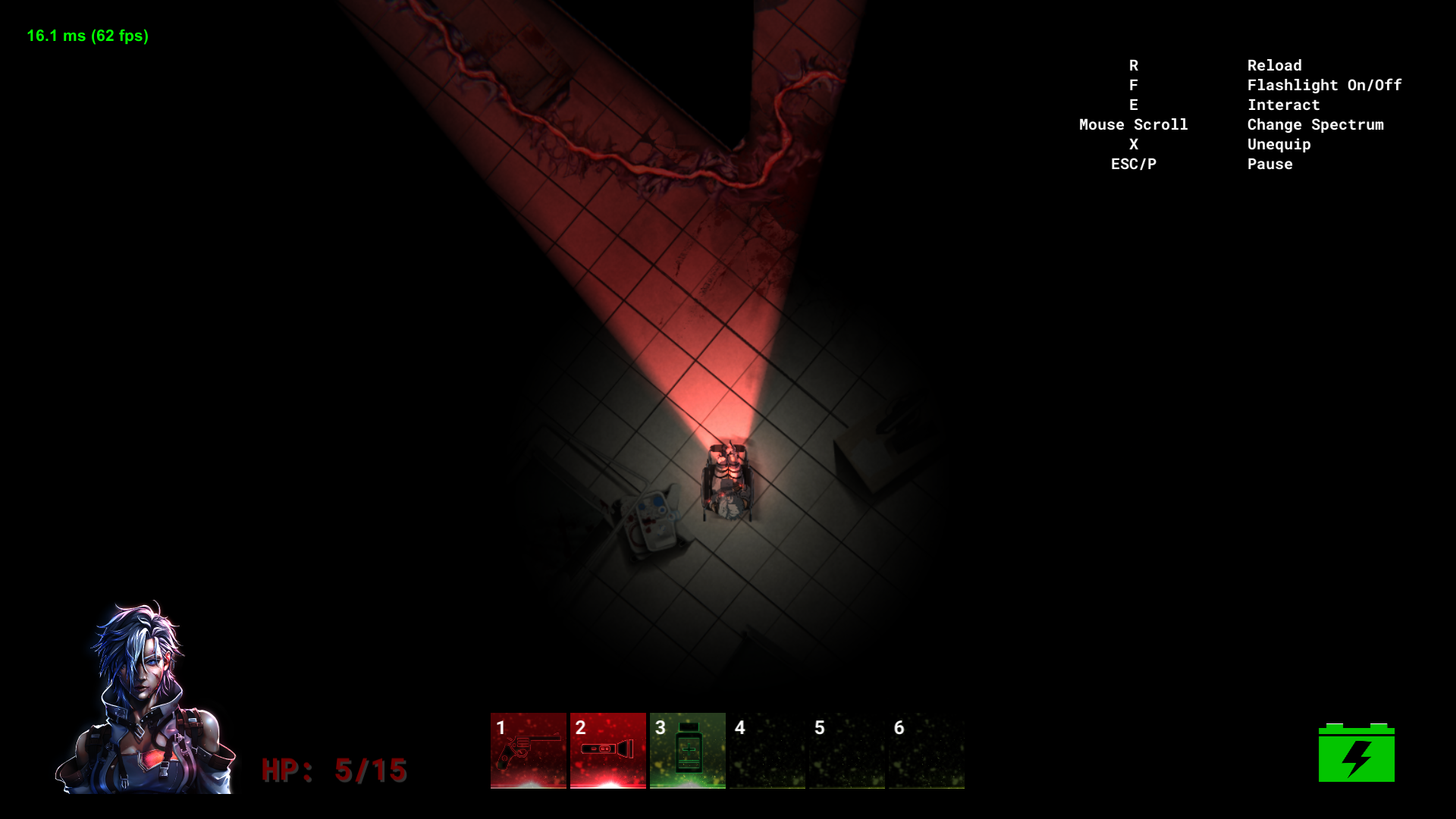Select the revolver in hotbar slot 1
Viewport: 1456px width, 819px height.
[529, 750]
